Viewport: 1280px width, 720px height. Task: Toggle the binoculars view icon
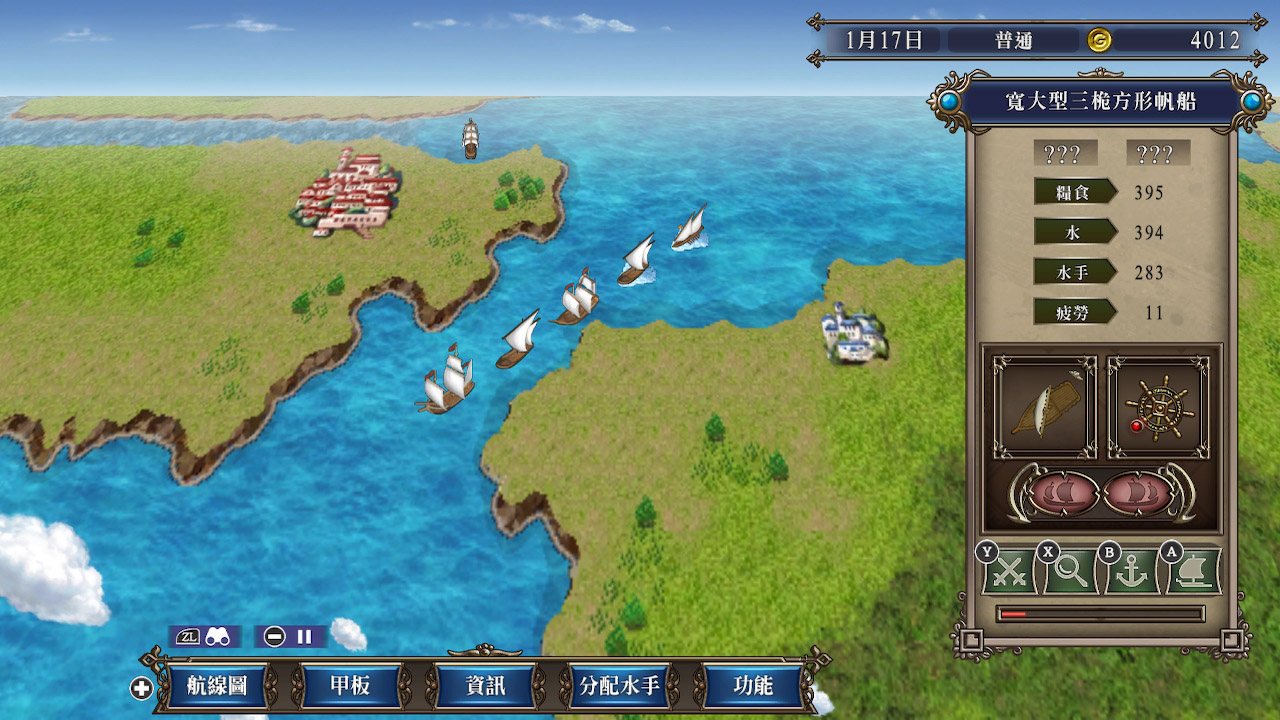[218, 636]
